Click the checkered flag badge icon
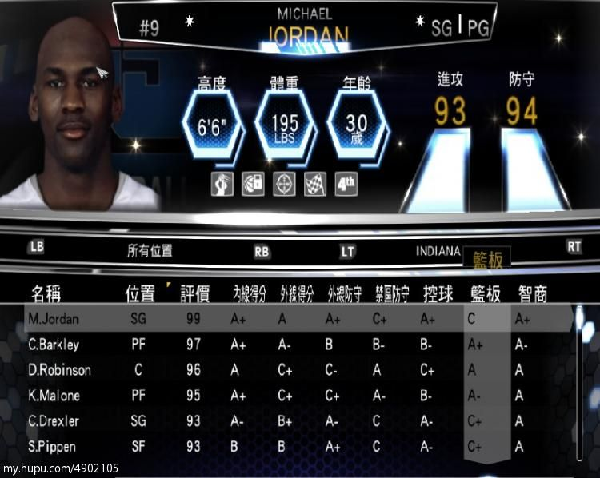The height and width of the screenshot is (478, 600). coord(316,185)
